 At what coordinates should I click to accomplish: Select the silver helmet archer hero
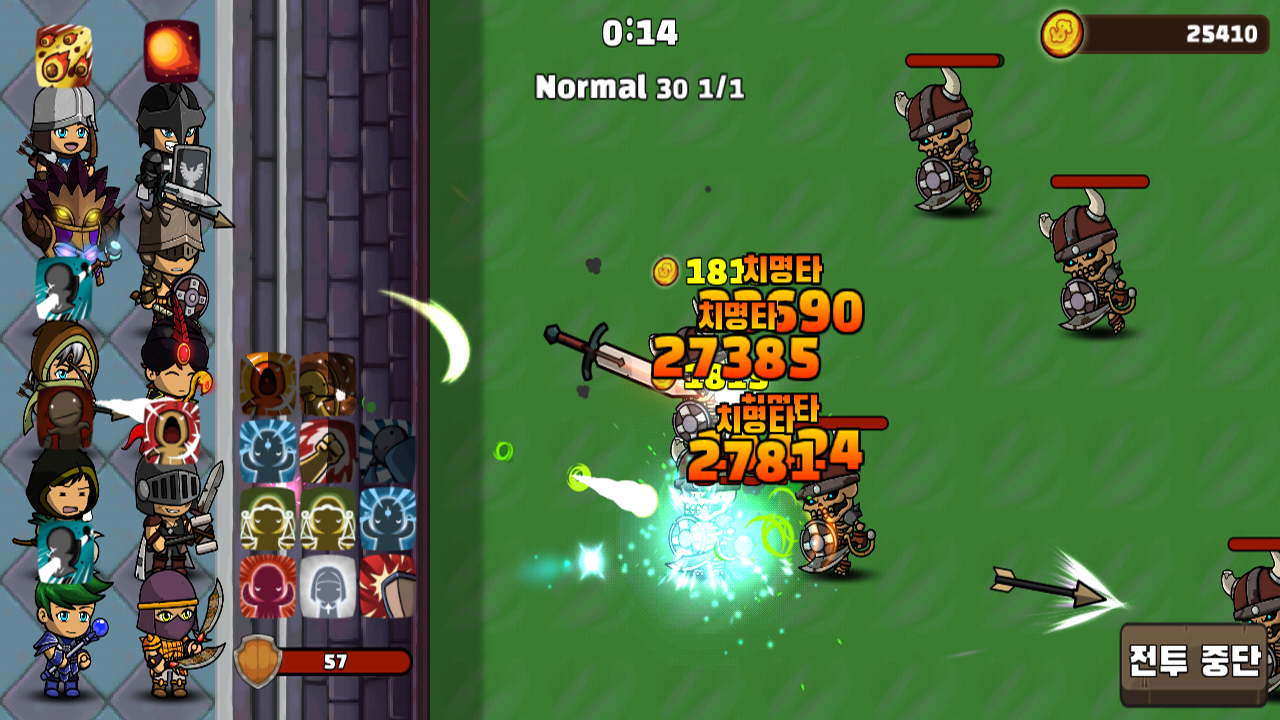tap(66, 142)
